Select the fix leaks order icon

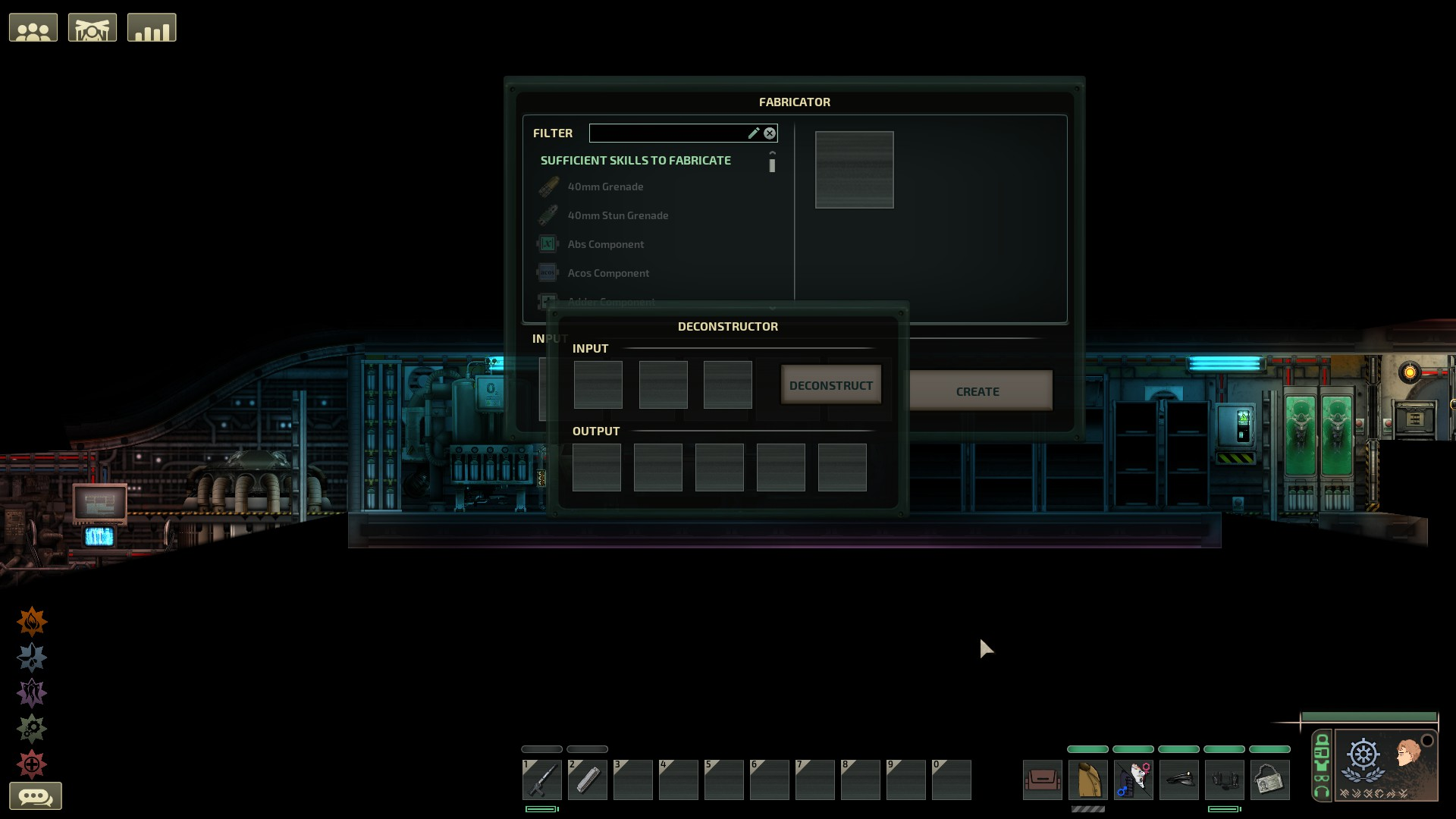[32, 657]
